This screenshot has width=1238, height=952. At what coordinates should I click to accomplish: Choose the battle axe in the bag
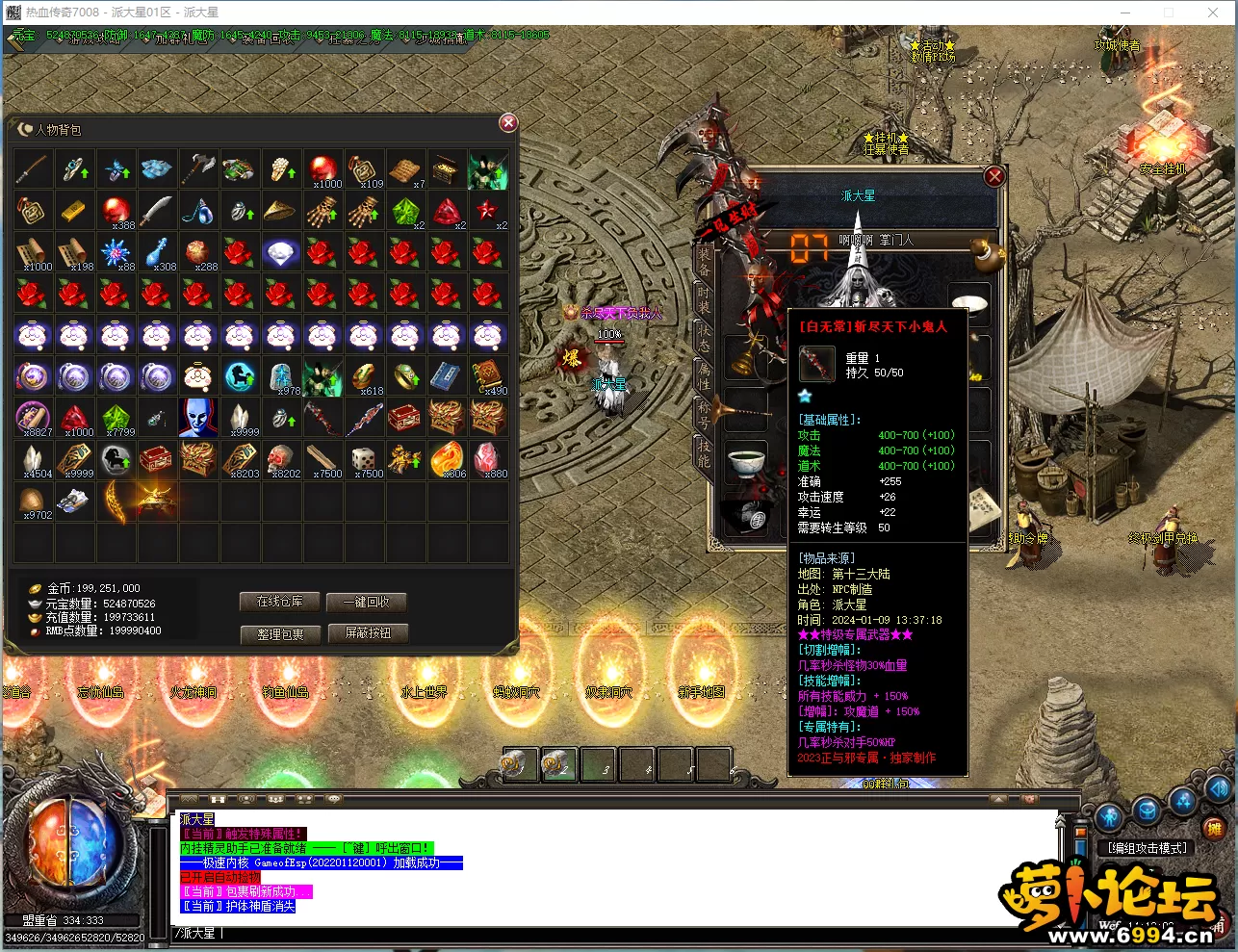197,168
